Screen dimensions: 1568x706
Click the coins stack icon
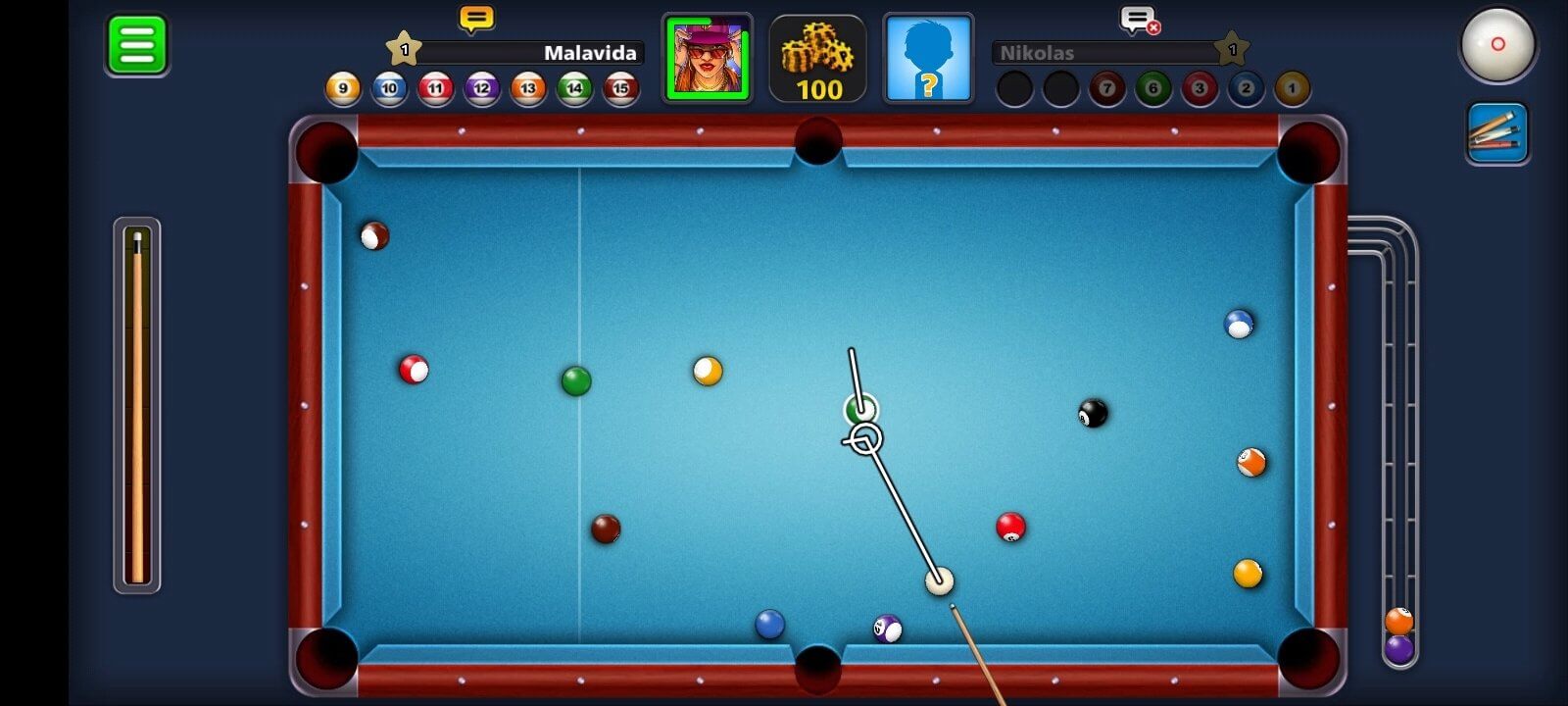(x=816, y=47)
